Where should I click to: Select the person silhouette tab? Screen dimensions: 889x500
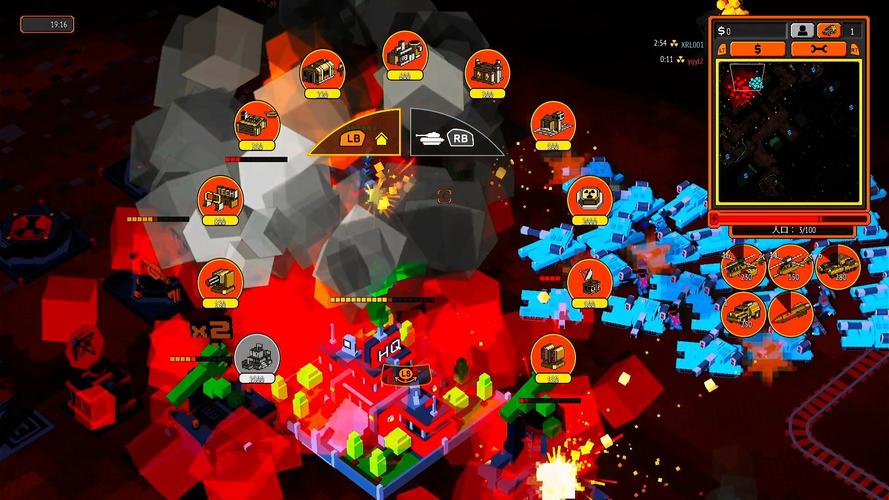(802, 31)
